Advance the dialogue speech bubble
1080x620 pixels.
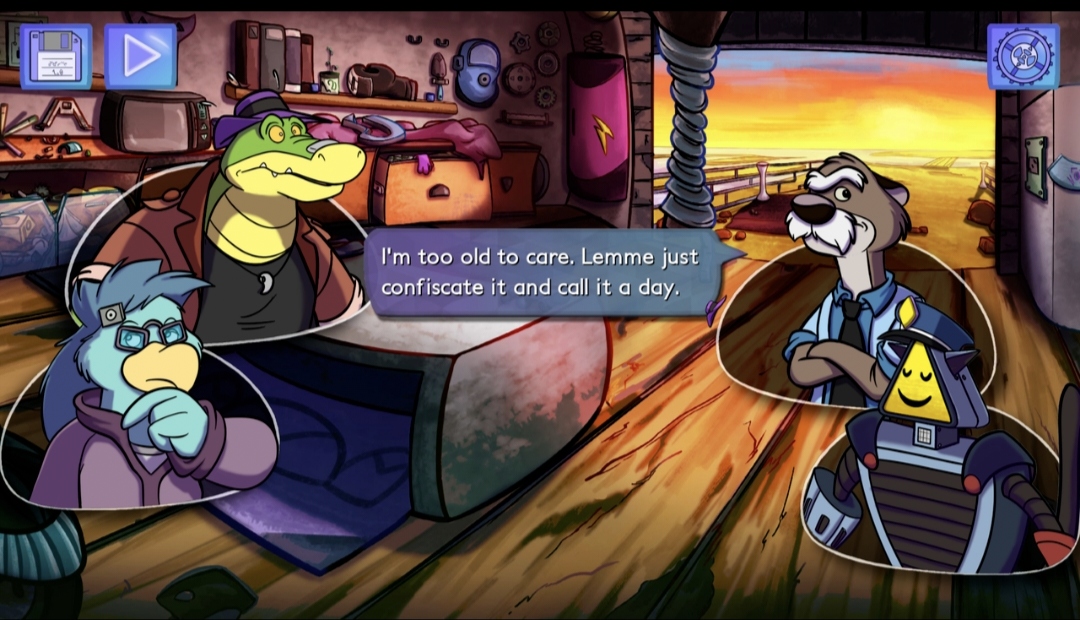[x=540, y=272]
